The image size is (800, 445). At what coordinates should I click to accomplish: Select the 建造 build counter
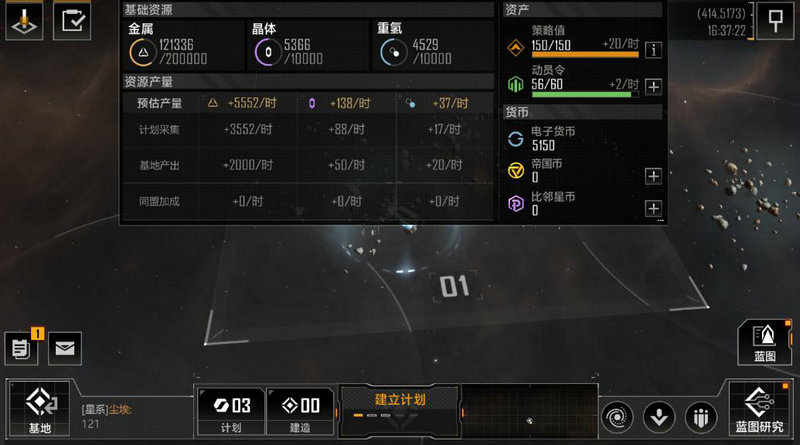coord(300,411)
